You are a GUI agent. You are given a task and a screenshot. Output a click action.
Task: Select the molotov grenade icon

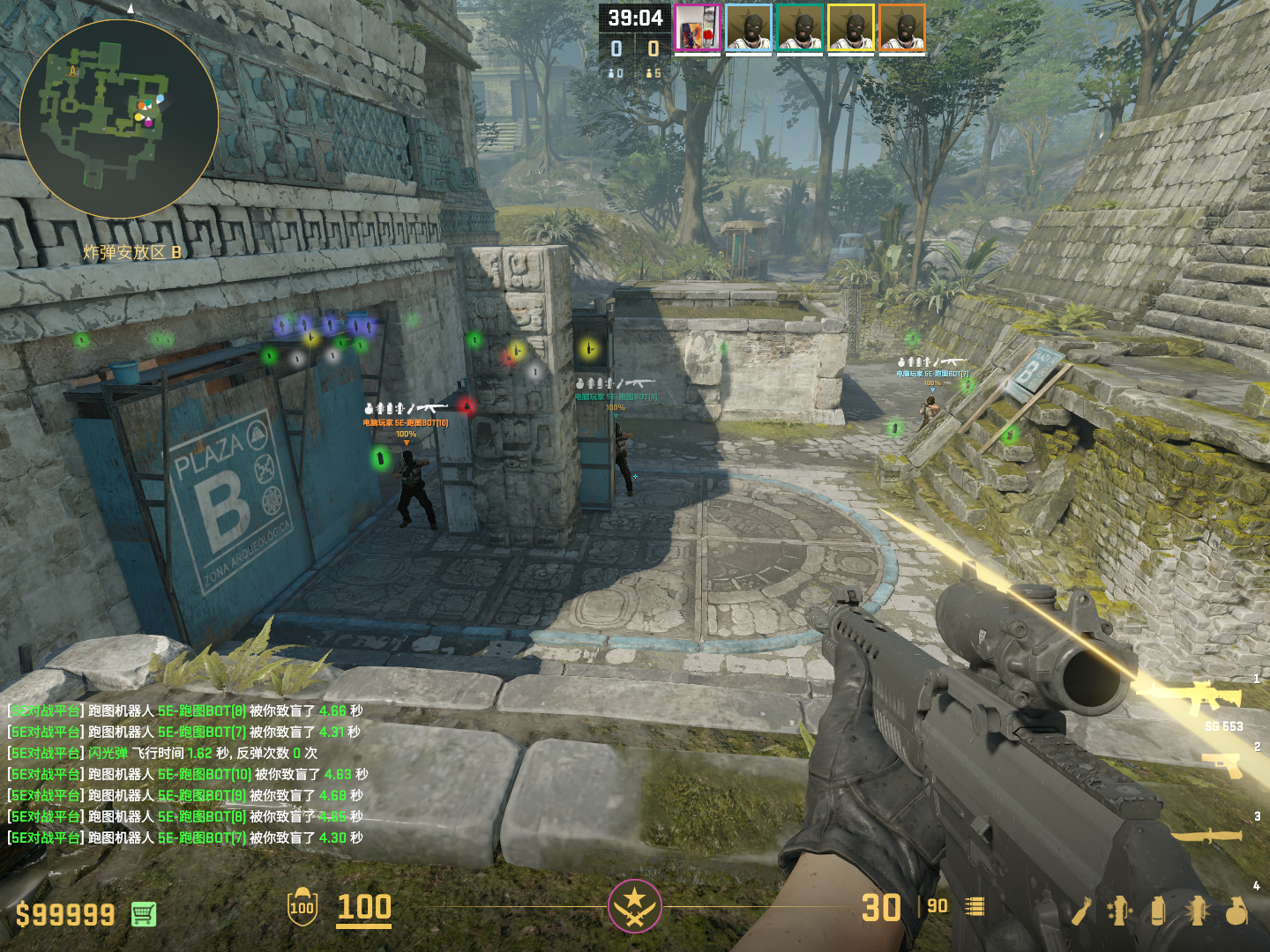tap(1081, 911)
